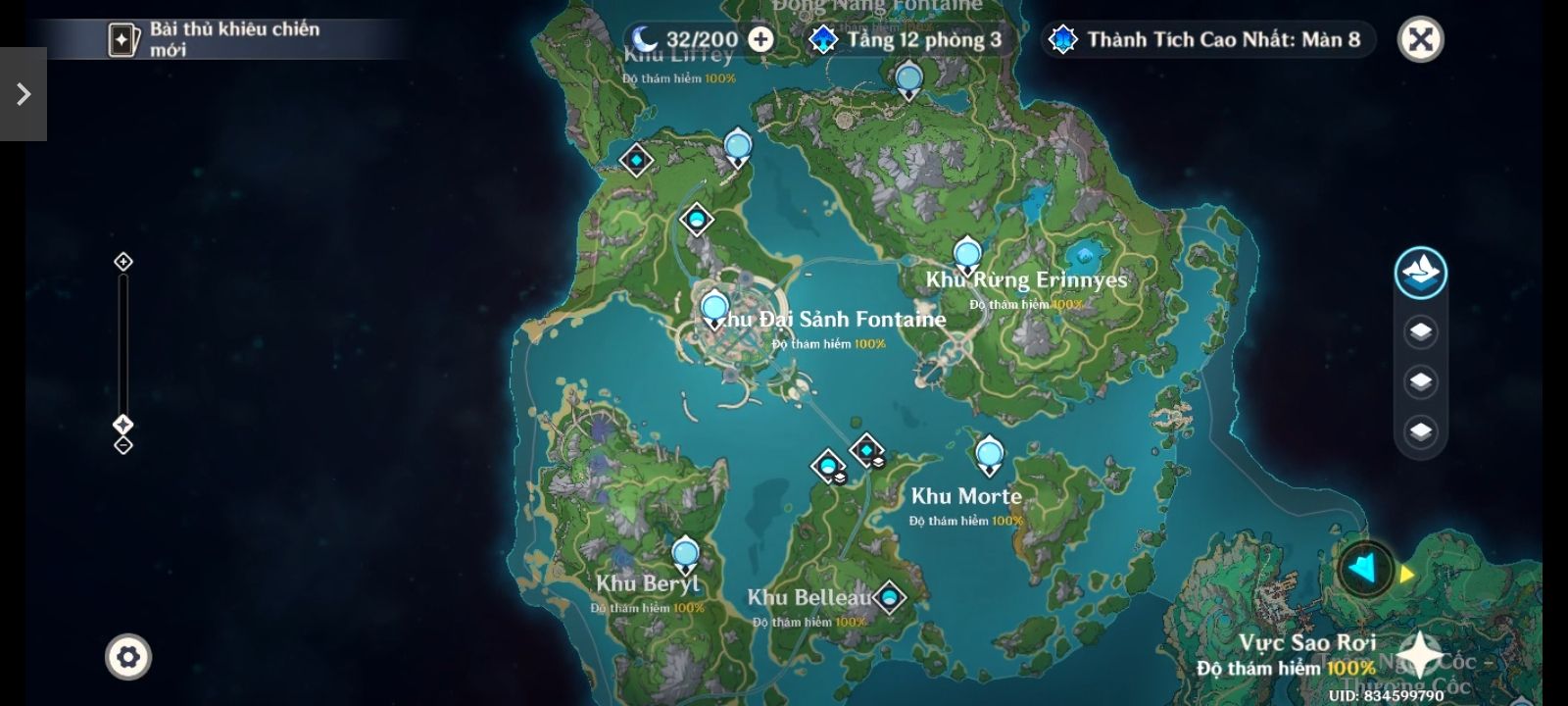Add Original Resin with the plus button
The height and width of the screenshot is (706, 1568).
pyautogui.click(x=760, y=39)
